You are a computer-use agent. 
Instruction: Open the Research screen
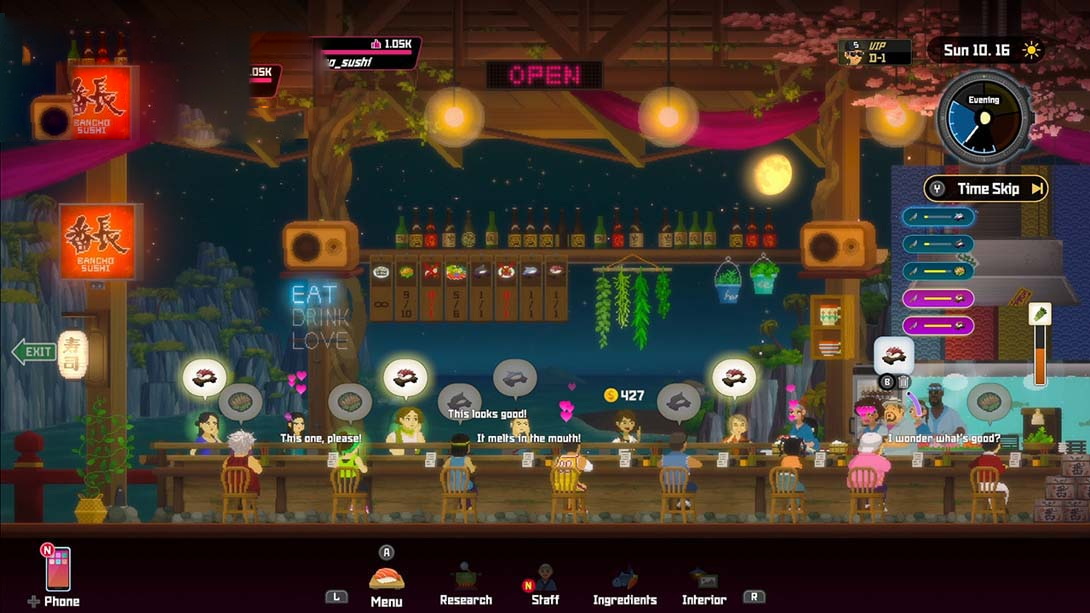point(466,581)
